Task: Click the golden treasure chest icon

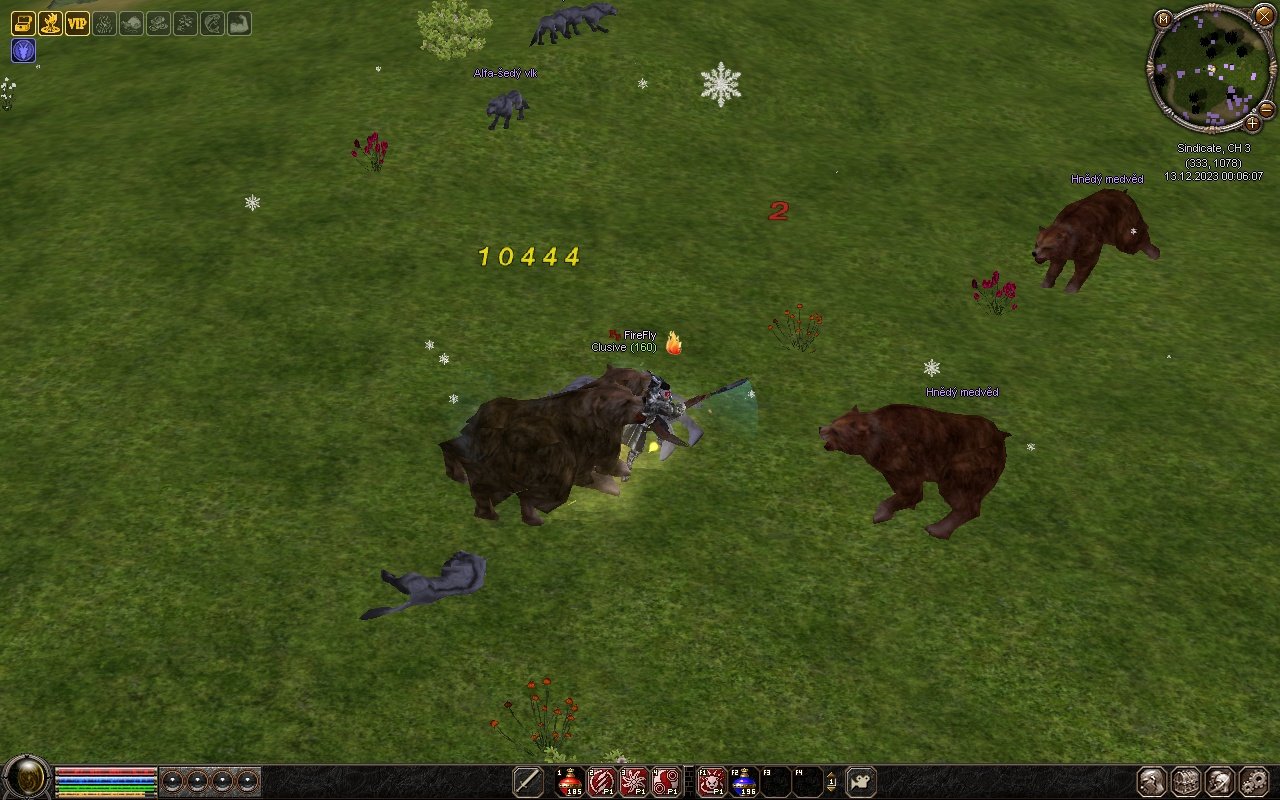Action: [23, 23]
